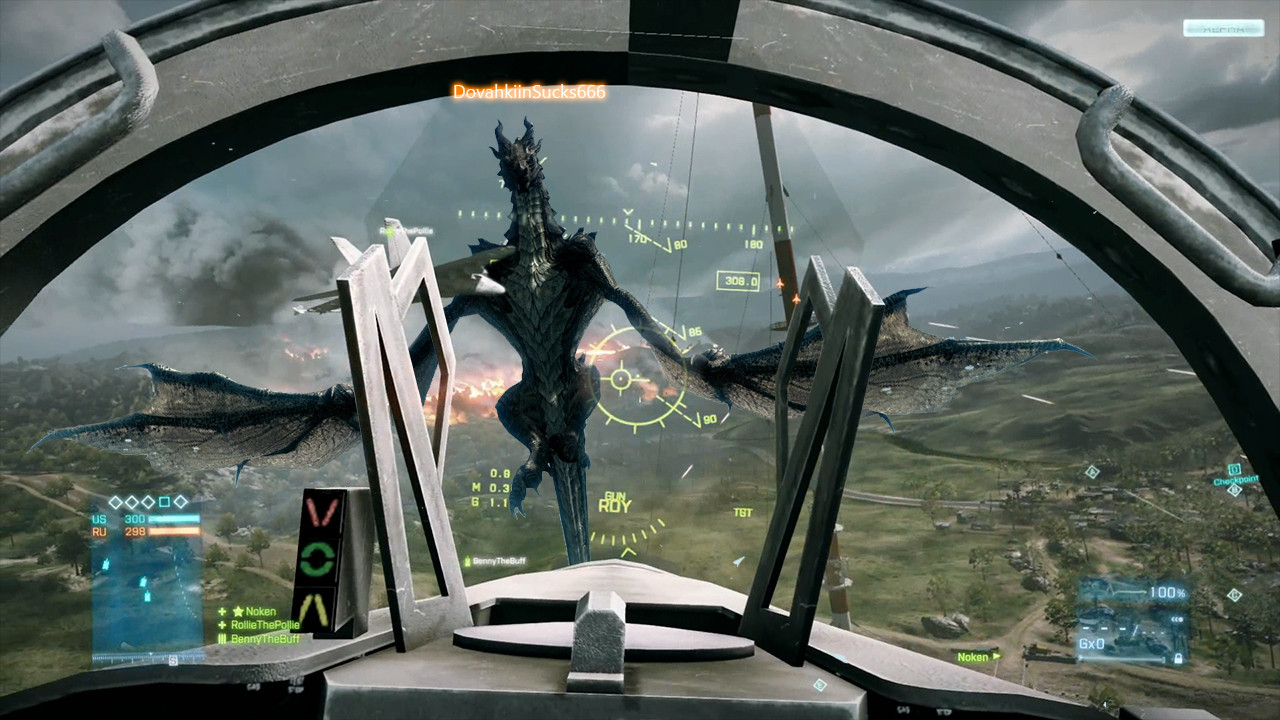Select squad leader Noken in squad list
Image resolution: width=1280 pixels, height=720 pixels.
point(261,612)
